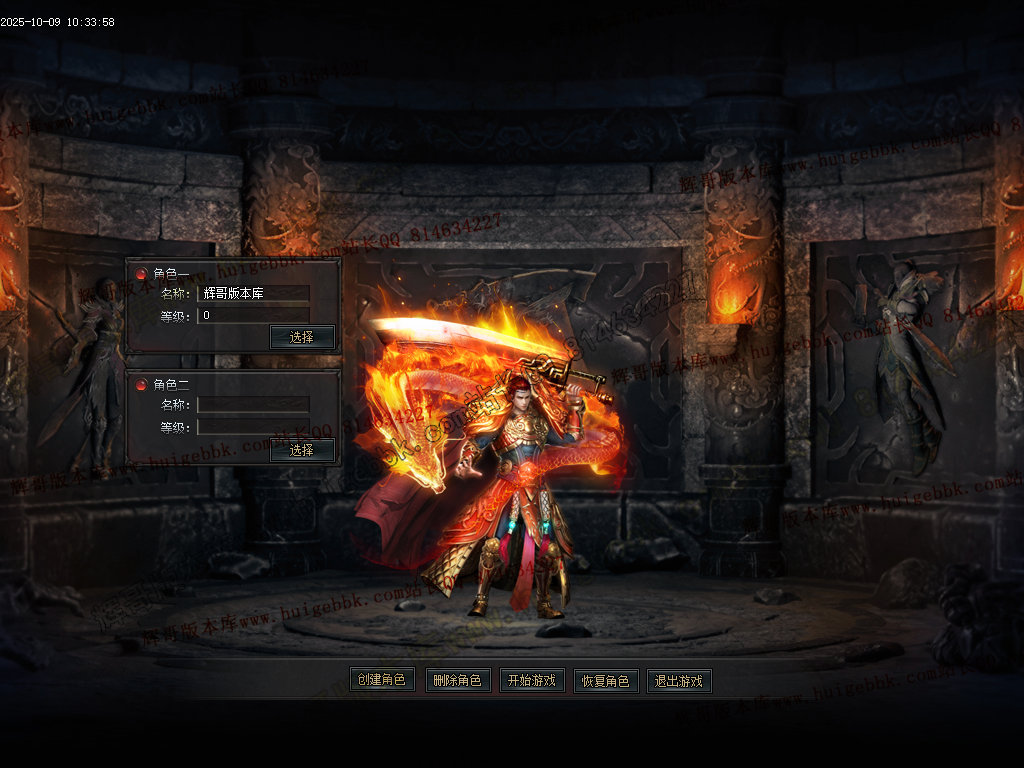
Task: Open 恢复角色 to restore a character
Action: pyautogui.click(x=606, y=681)
